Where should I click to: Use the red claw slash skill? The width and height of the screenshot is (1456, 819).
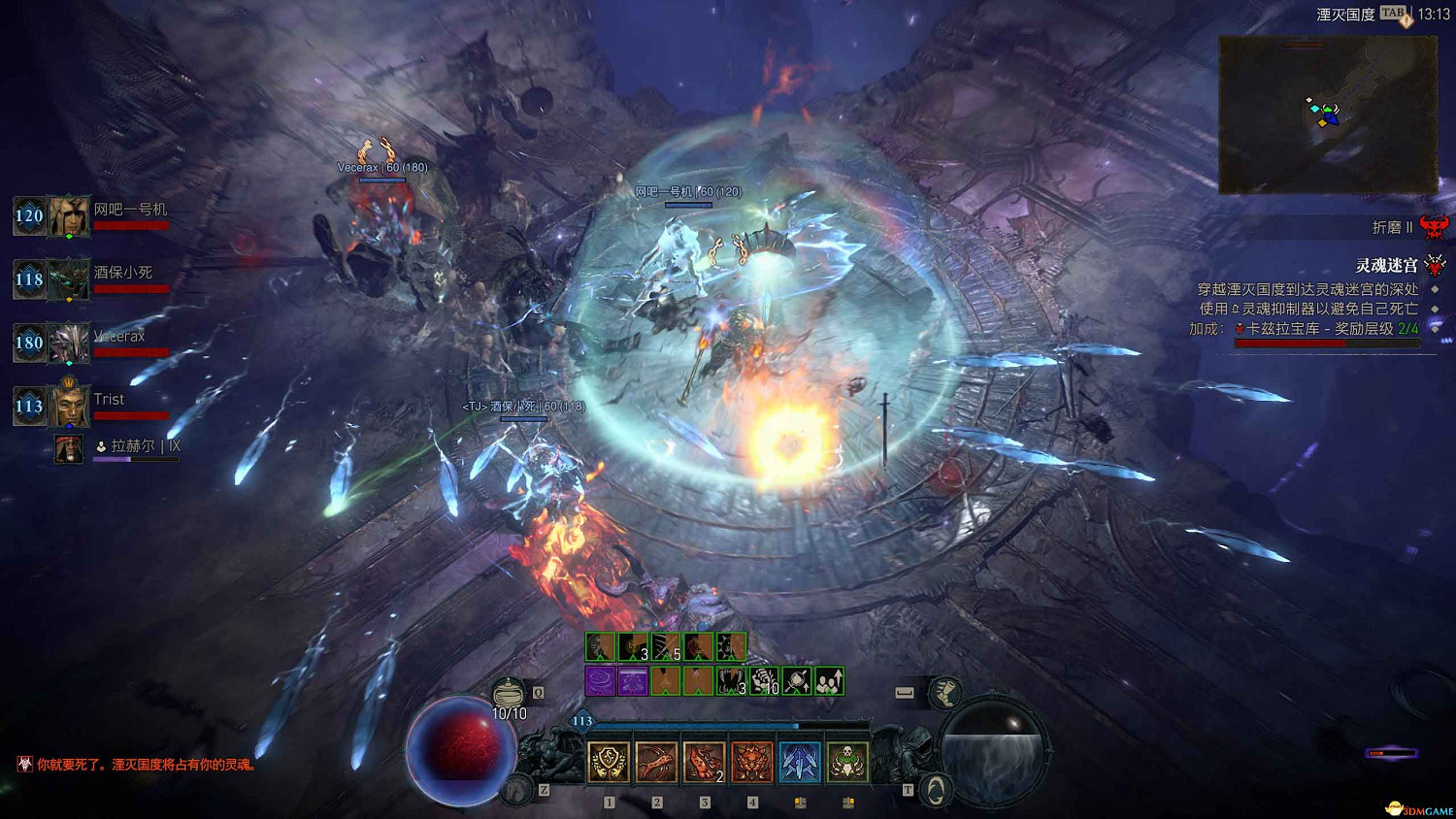656,763
